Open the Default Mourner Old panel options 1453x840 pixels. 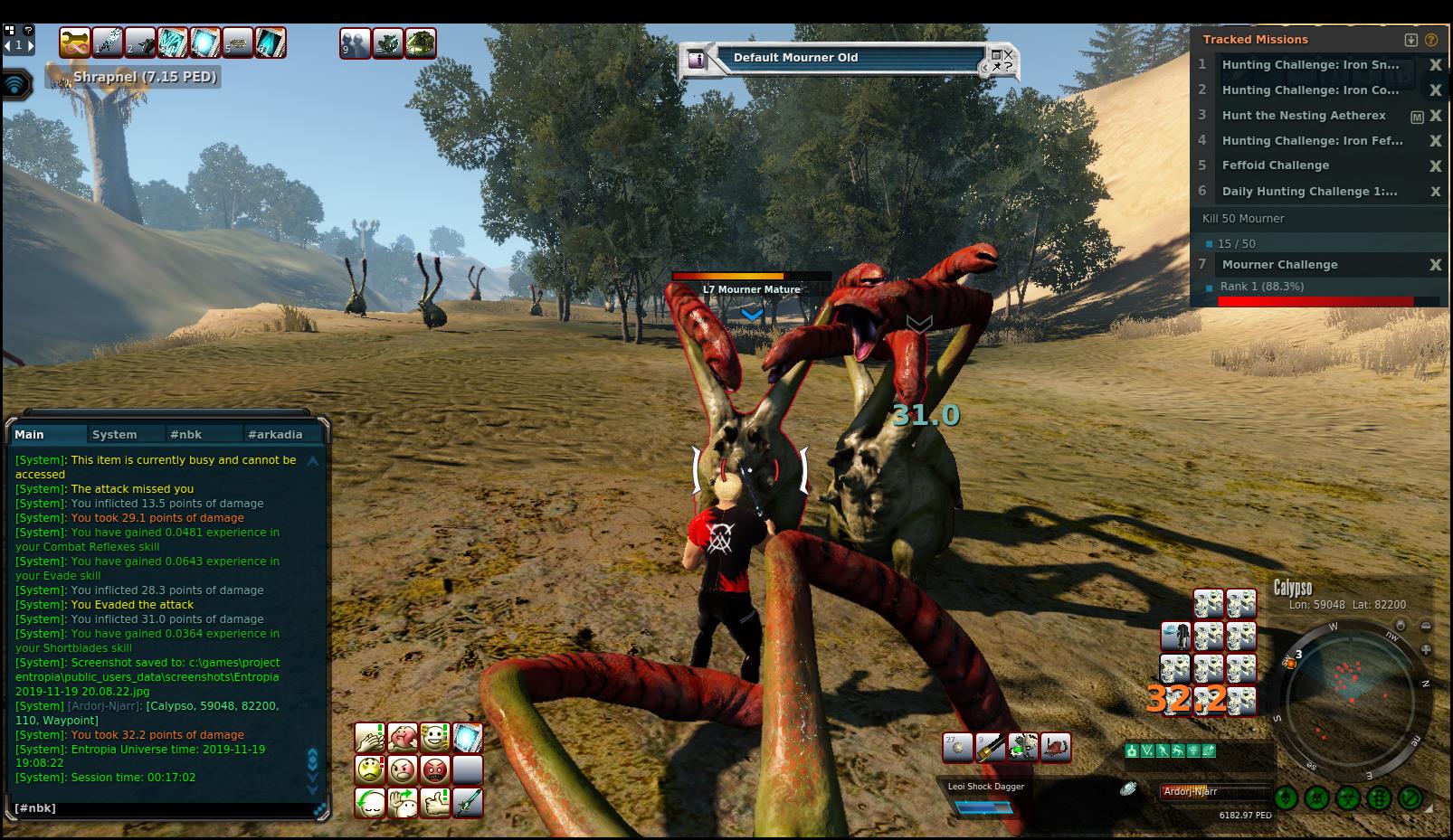pyautogui.click(x=1002, y=60)
